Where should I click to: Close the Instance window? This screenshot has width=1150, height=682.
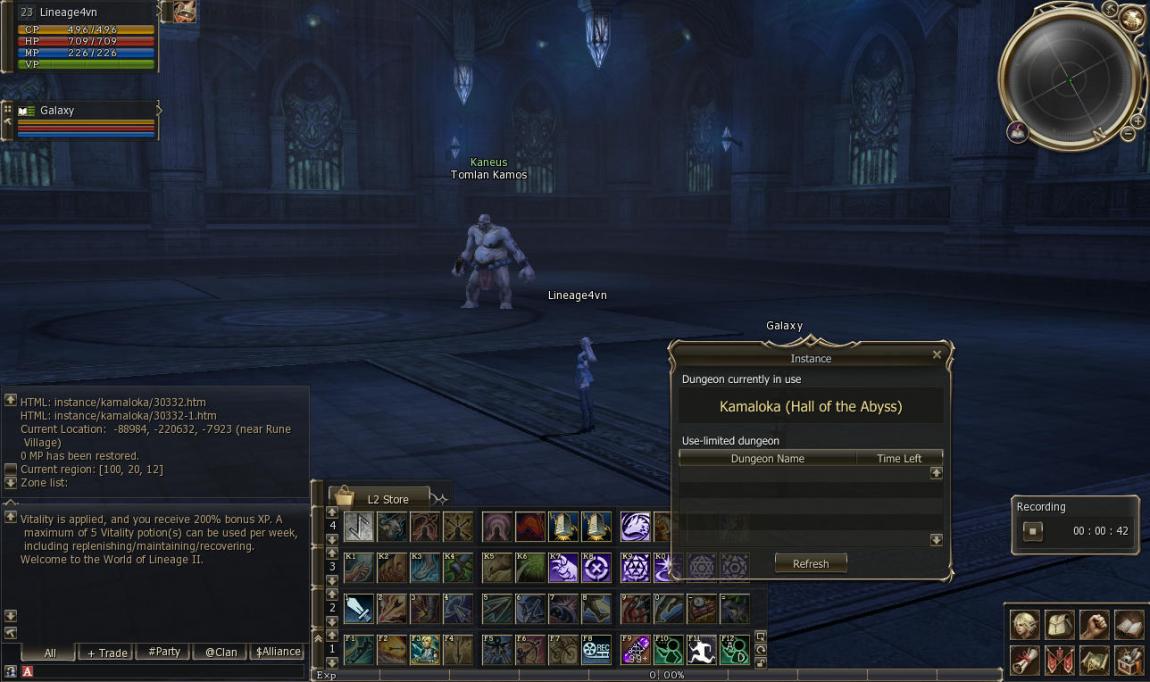(x=937, y=354)
